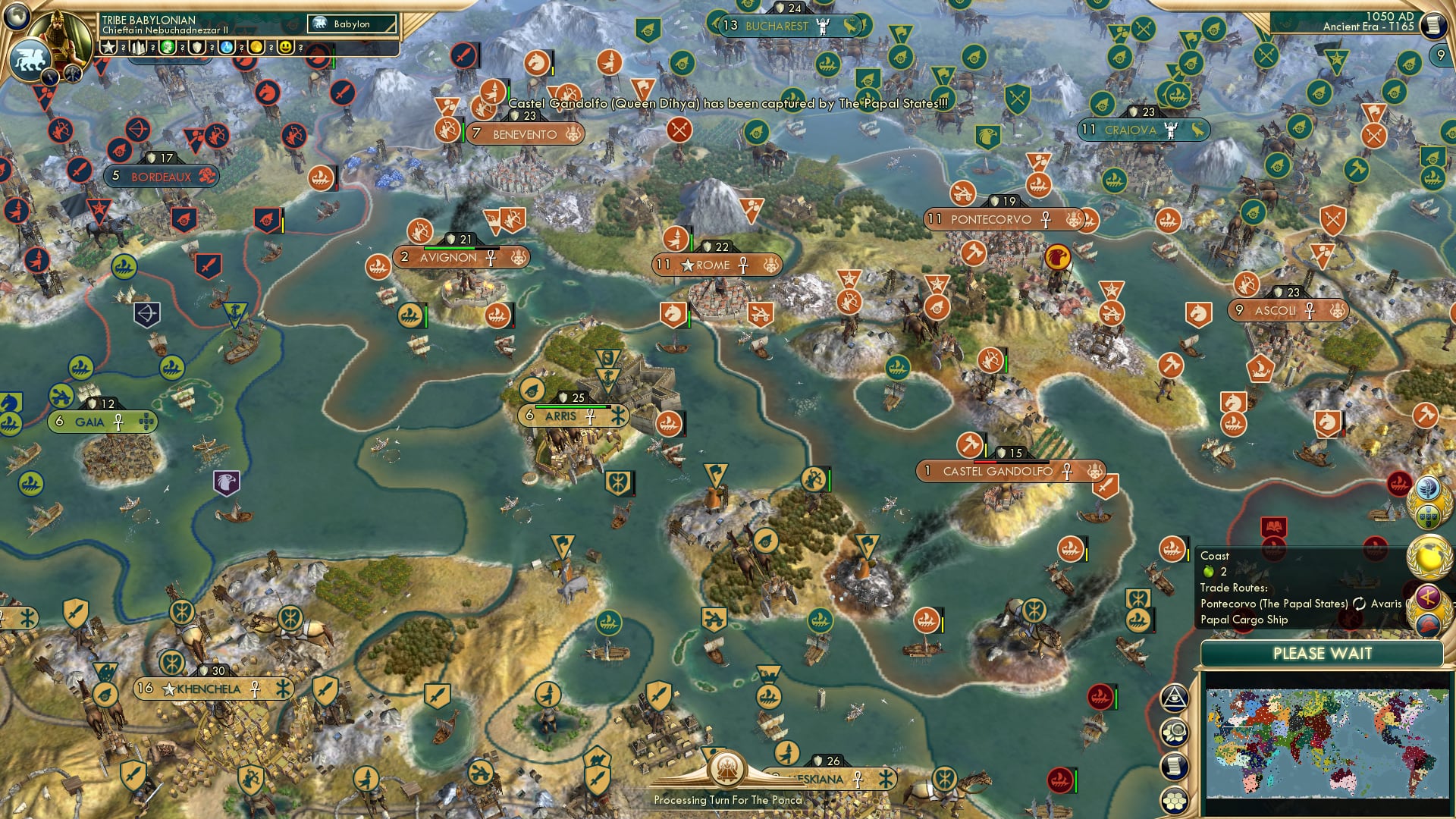
Task: Open the Babylon civilization selector dropdown
Action: (351, 24)
